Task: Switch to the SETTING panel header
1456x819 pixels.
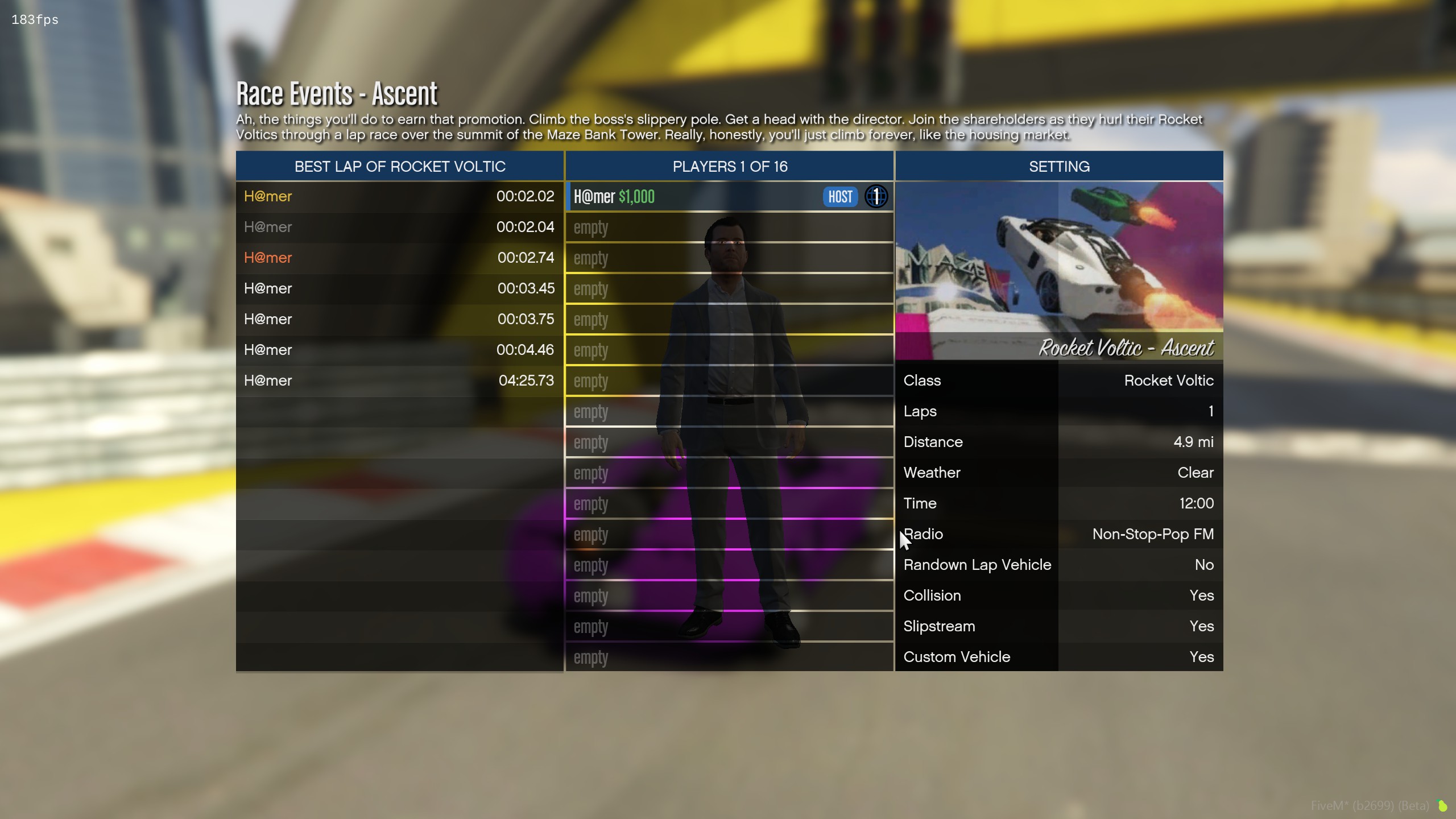Action: pyautogui.click(x=1058, y=166)
